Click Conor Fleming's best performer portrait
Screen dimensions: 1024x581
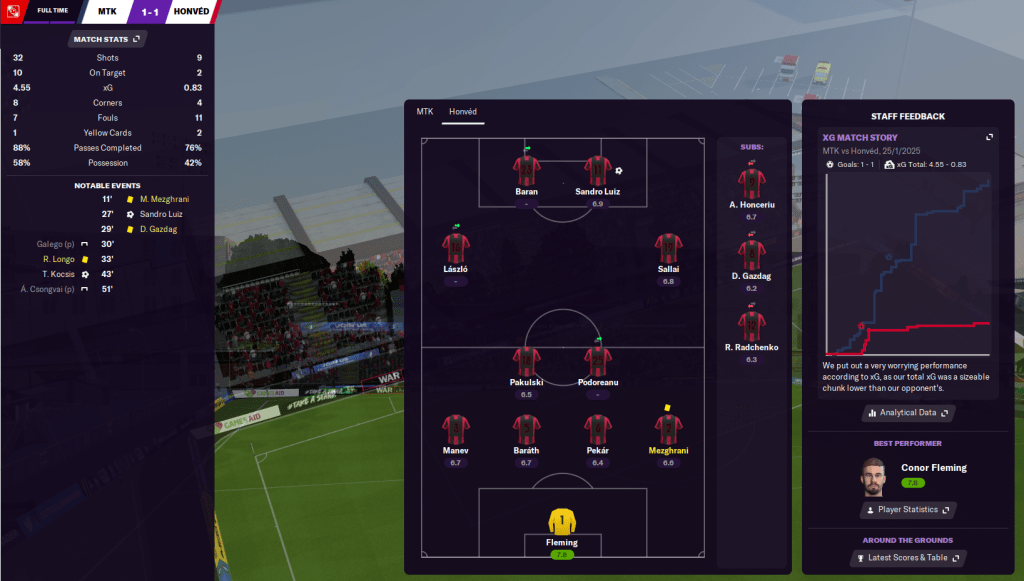874,477
